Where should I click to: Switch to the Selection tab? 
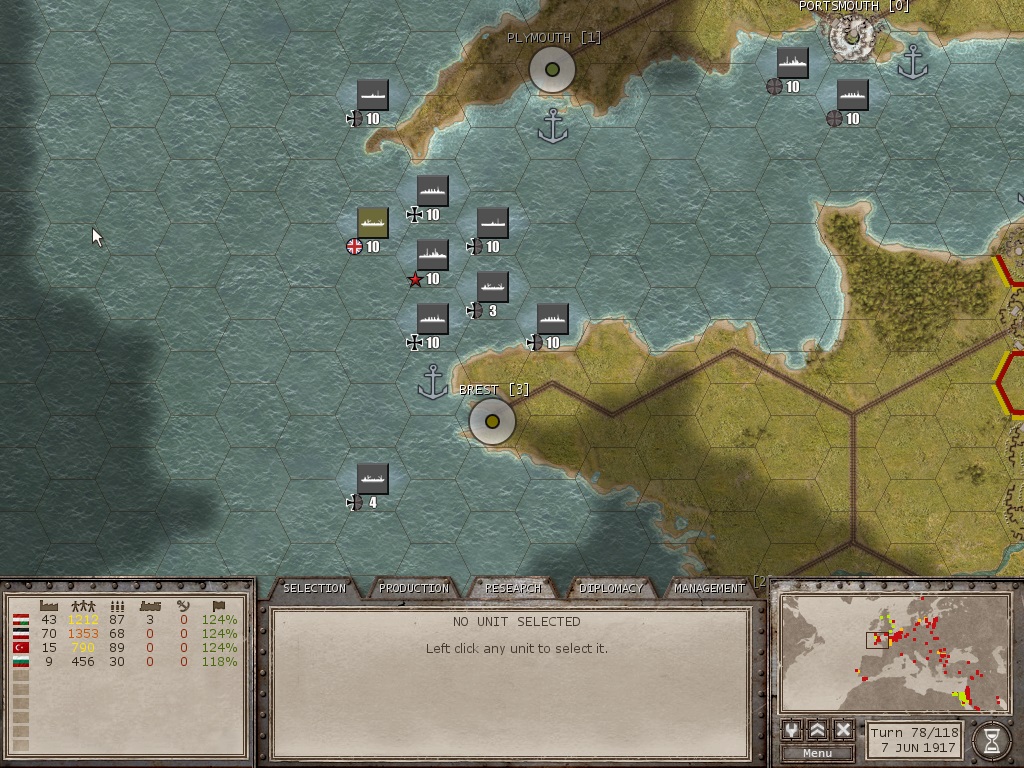(314, 588)
